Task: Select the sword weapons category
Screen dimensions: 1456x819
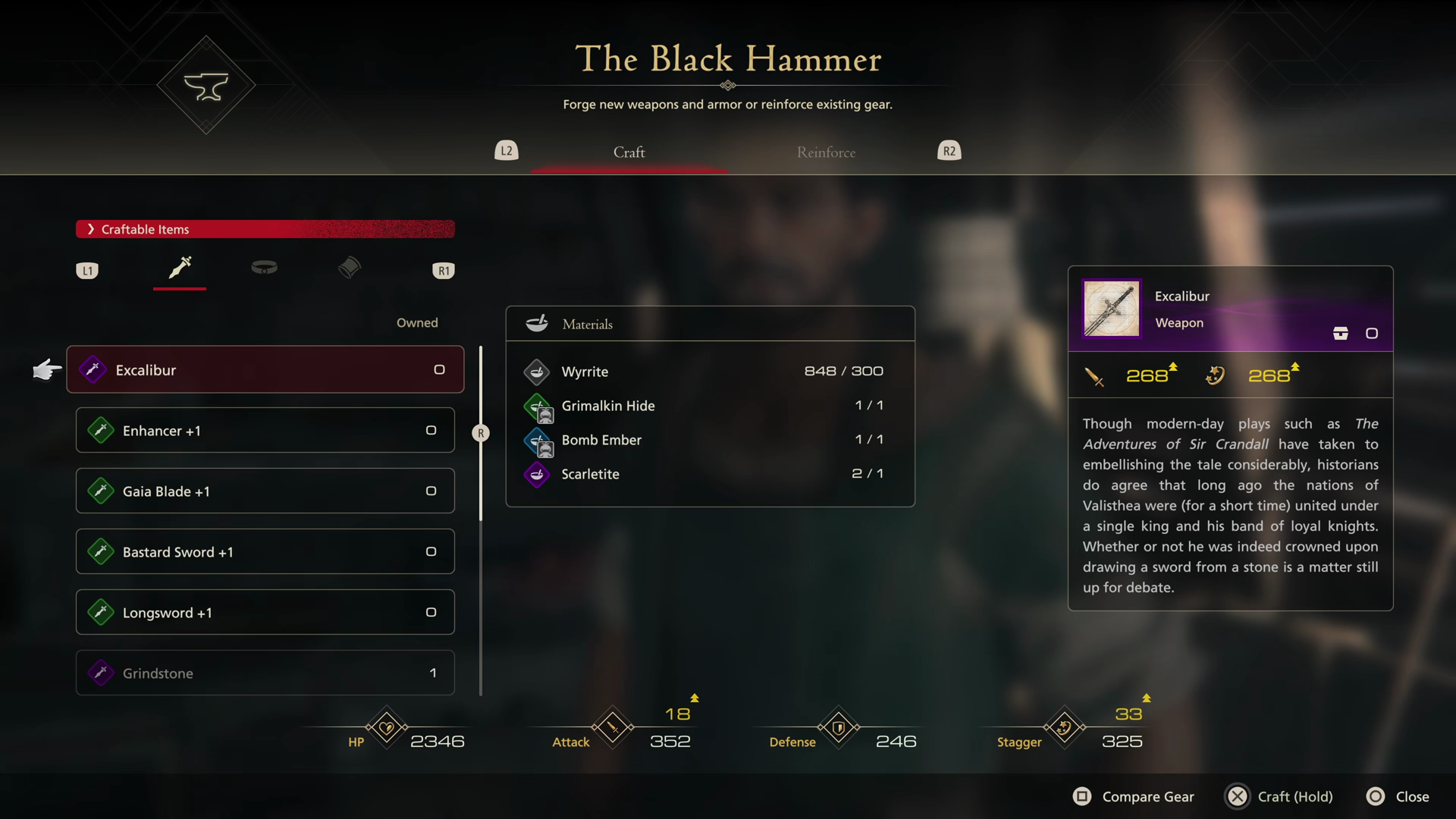Action: tap(180, 268)
